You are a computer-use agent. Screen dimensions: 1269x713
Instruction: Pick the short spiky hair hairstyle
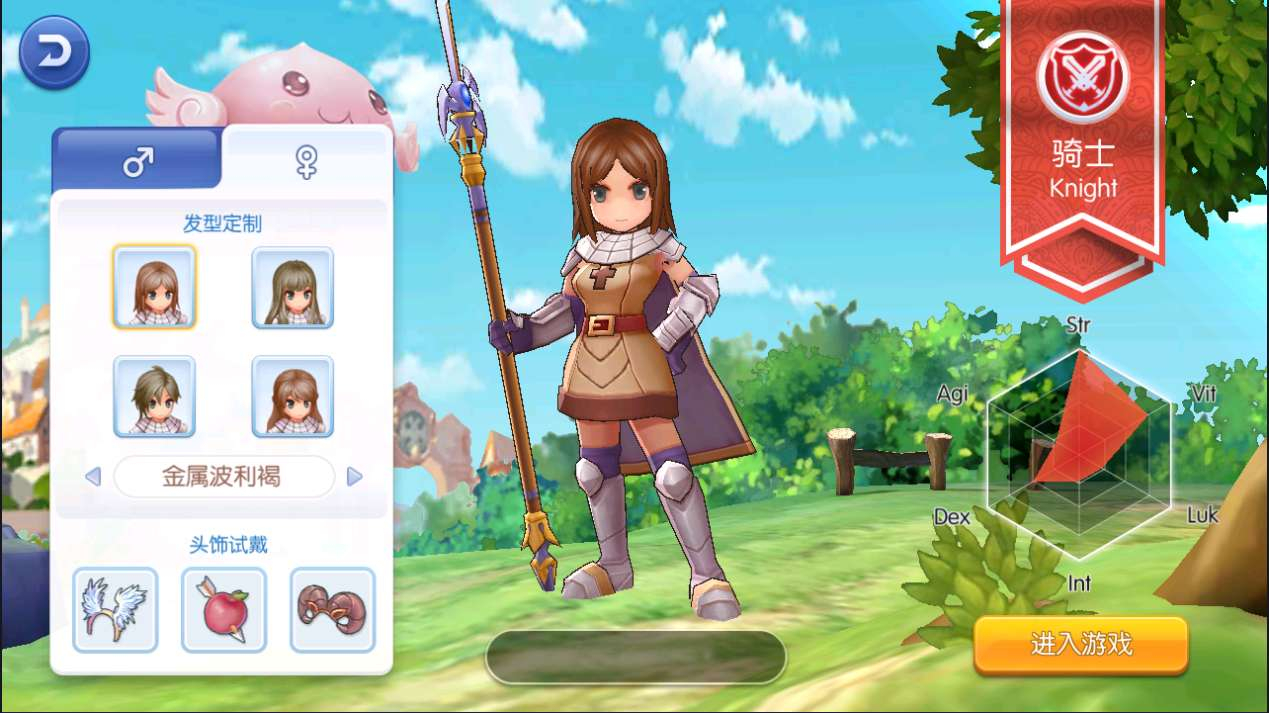click(154, 396)
